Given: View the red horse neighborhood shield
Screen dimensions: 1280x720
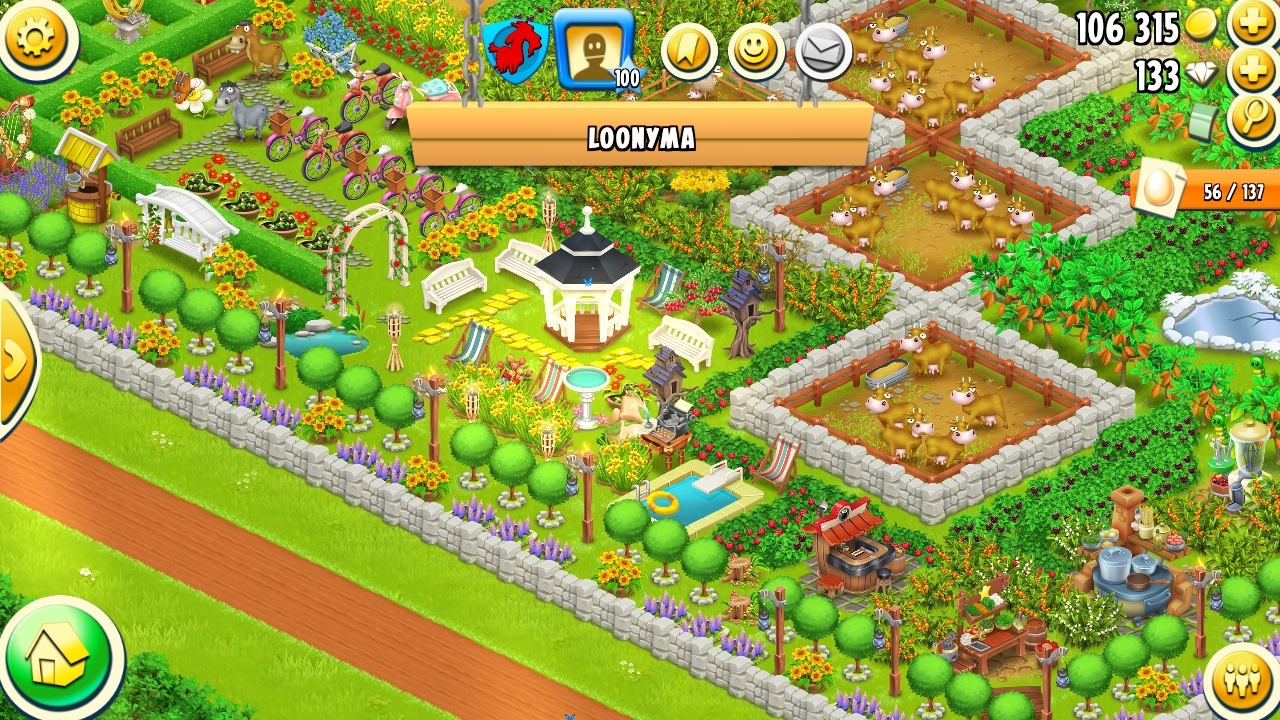Looking at the screenshot, I should [x=515, y=50].
